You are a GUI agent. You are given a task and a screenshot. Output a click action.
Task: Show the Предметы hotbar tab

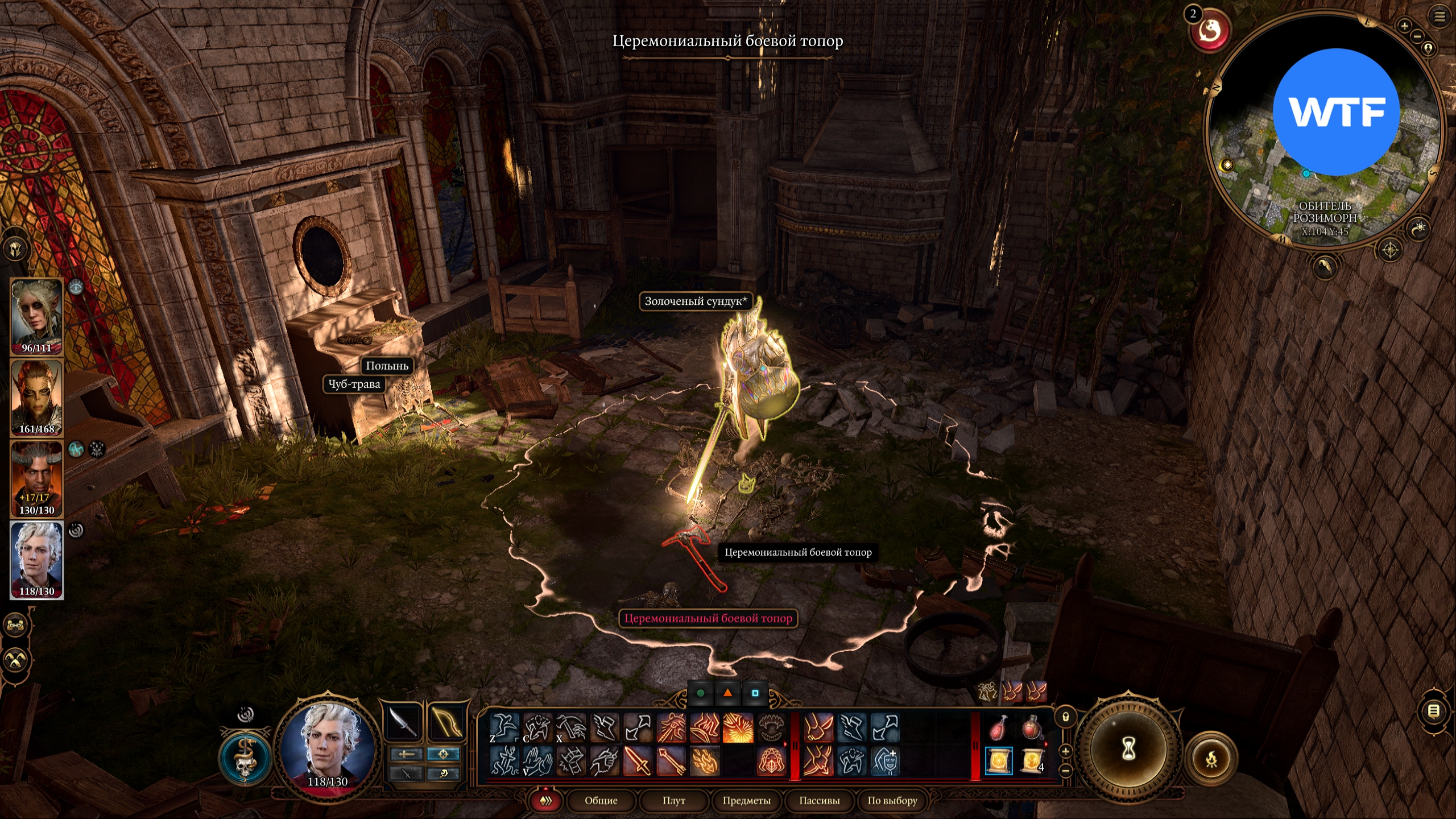(746, 801)
